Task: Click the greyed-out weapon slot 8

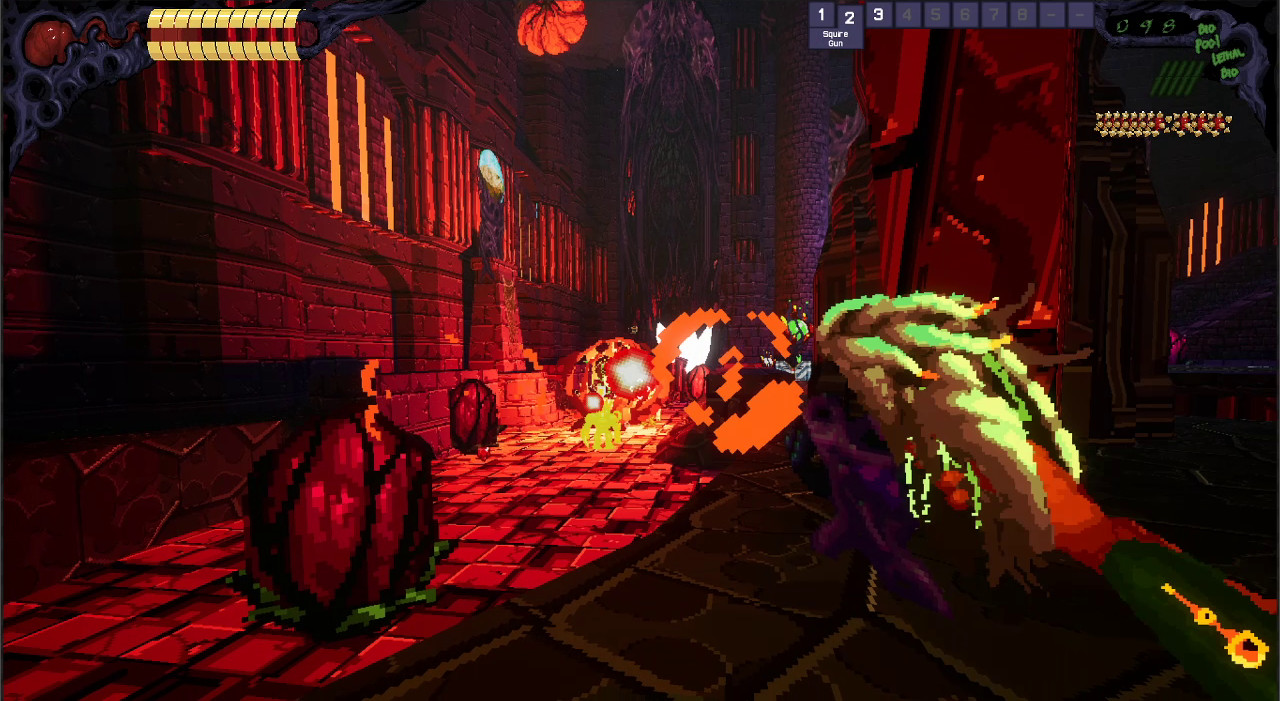Action: click(x=1022, y=15)
